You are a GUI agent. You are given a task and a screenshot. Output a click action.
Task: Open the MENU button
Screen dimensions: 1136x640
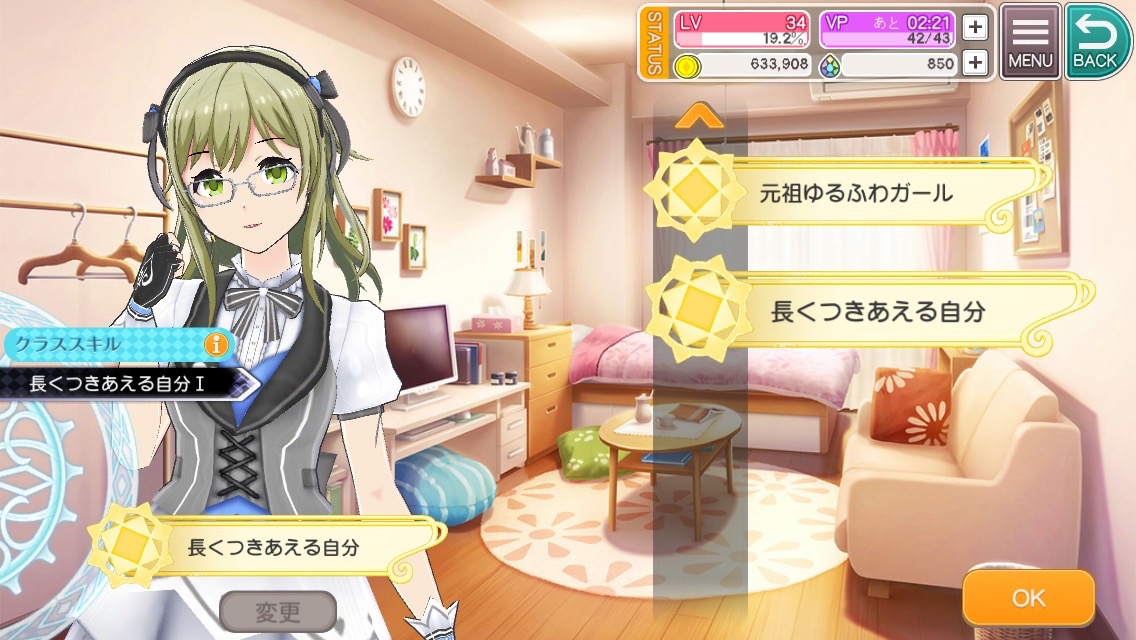coord(1030,43)
